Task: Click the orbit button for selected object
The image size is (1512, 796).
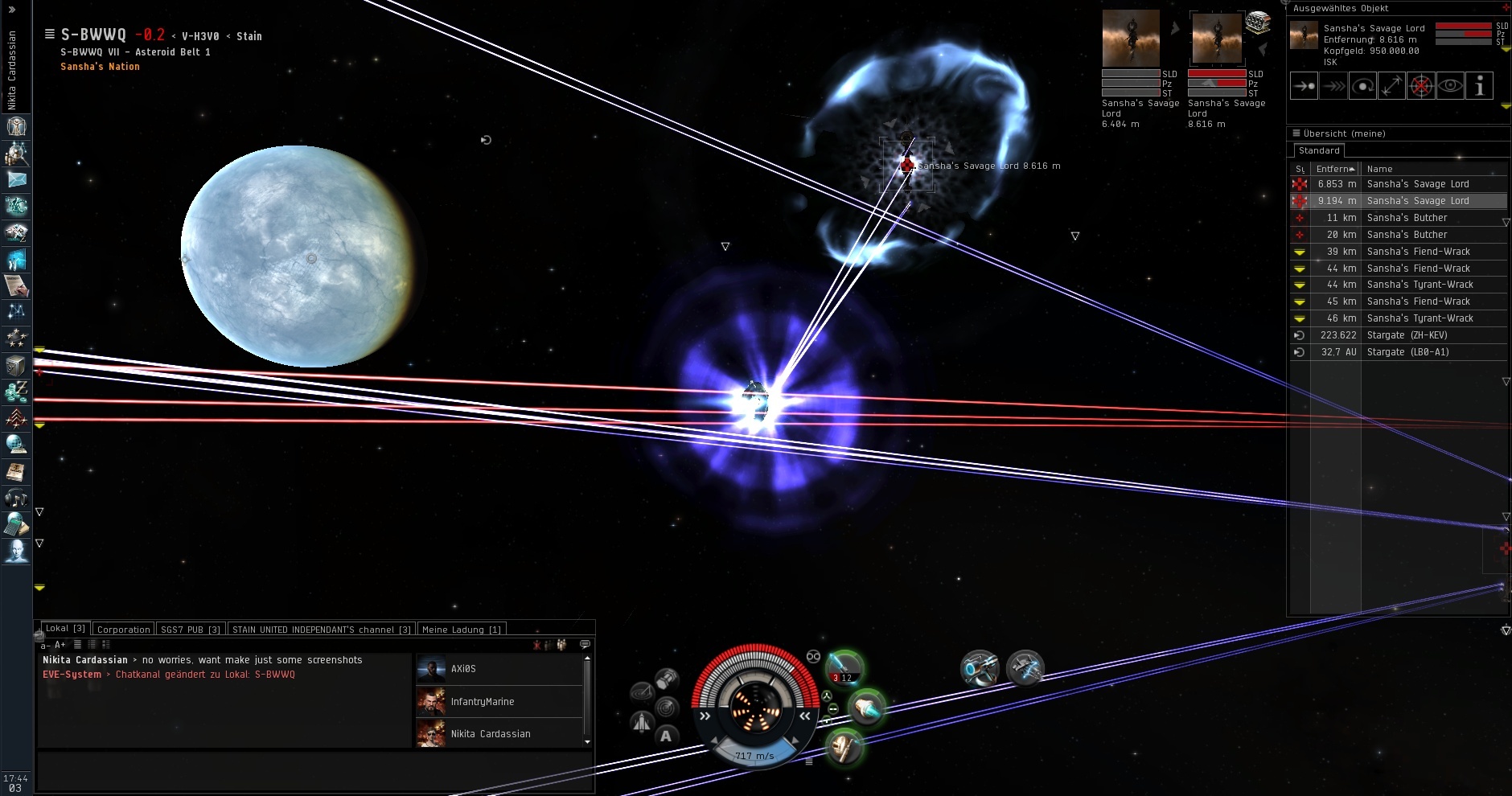Action: click(1362, 86)
